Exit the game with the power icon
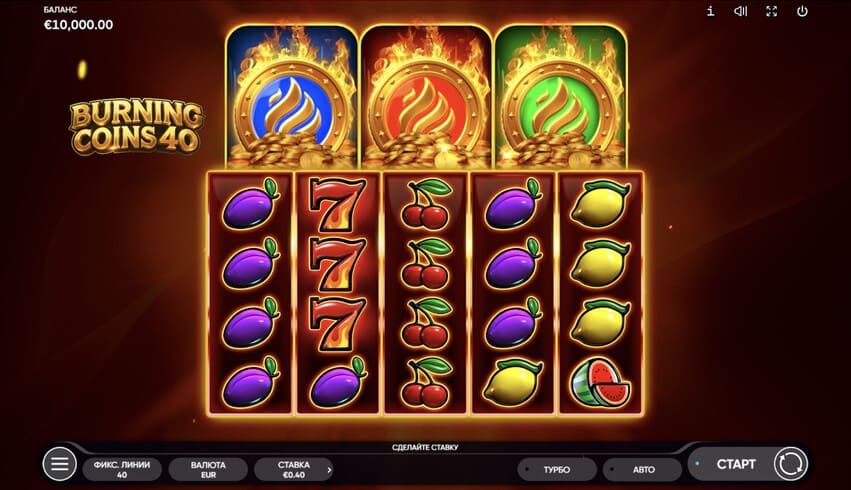 pyautogui.click(x=802, y=11)
